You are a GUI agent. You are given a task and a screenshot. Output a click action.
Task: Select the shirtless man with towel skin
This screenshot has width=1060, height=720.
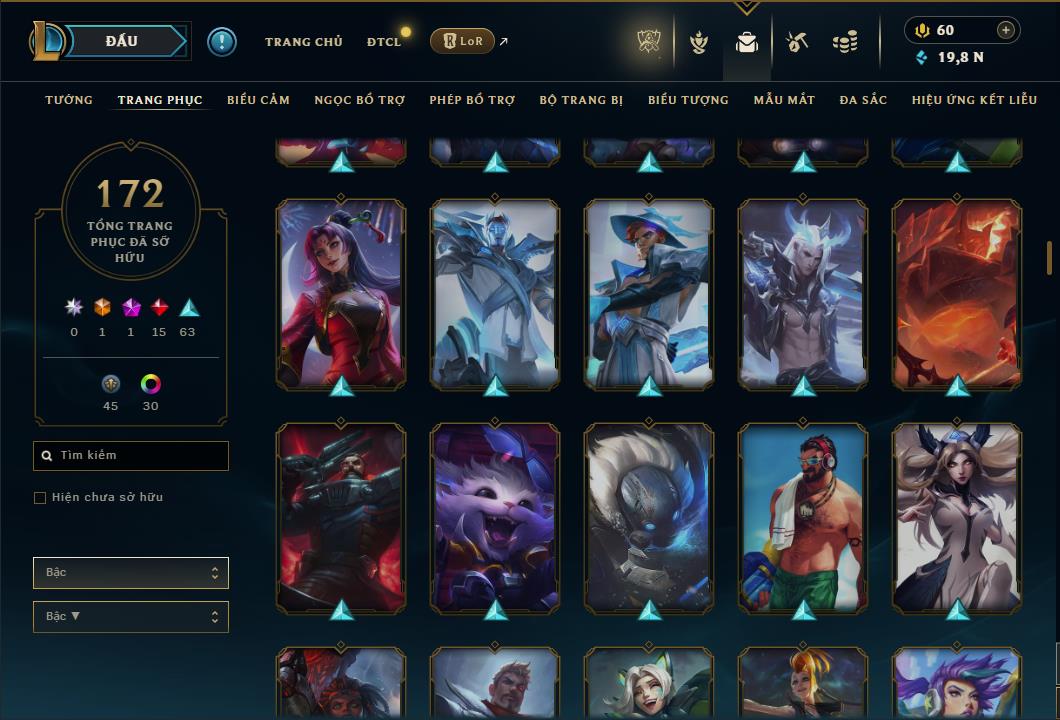coord(803,518)
